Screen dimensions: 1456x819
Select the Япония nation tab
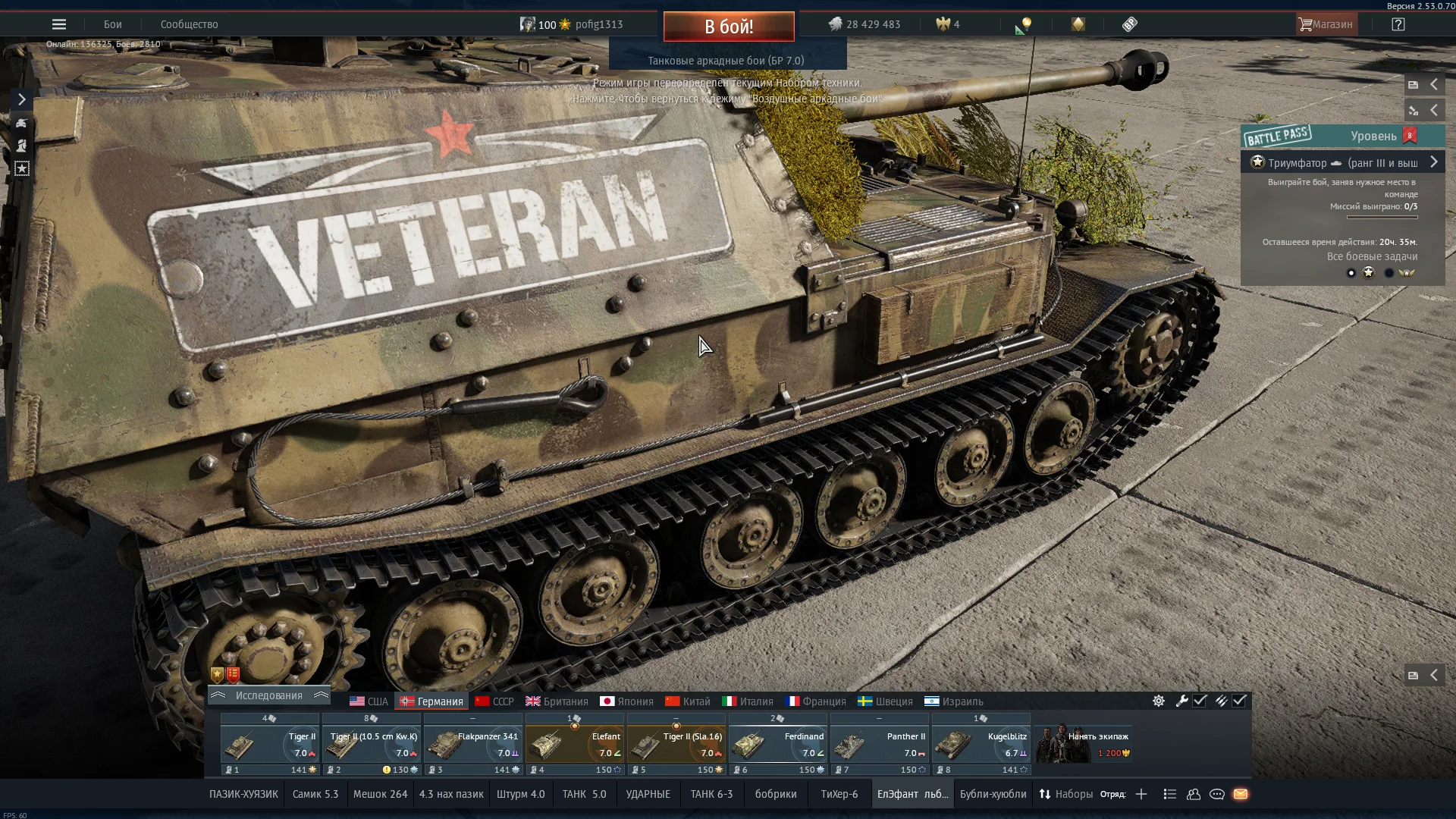pyautogui.click(x=626, y=701)
